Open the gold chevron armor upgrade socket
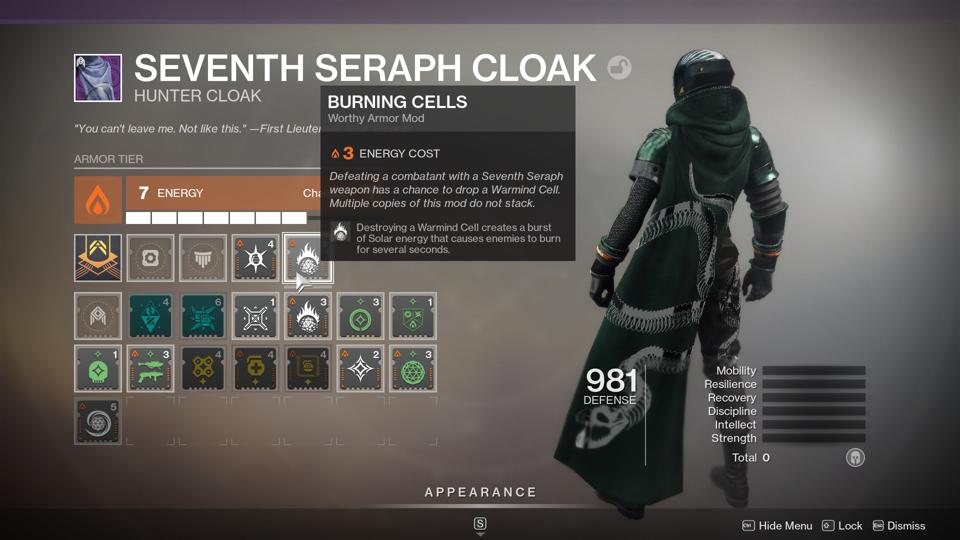 coord(98,258)
